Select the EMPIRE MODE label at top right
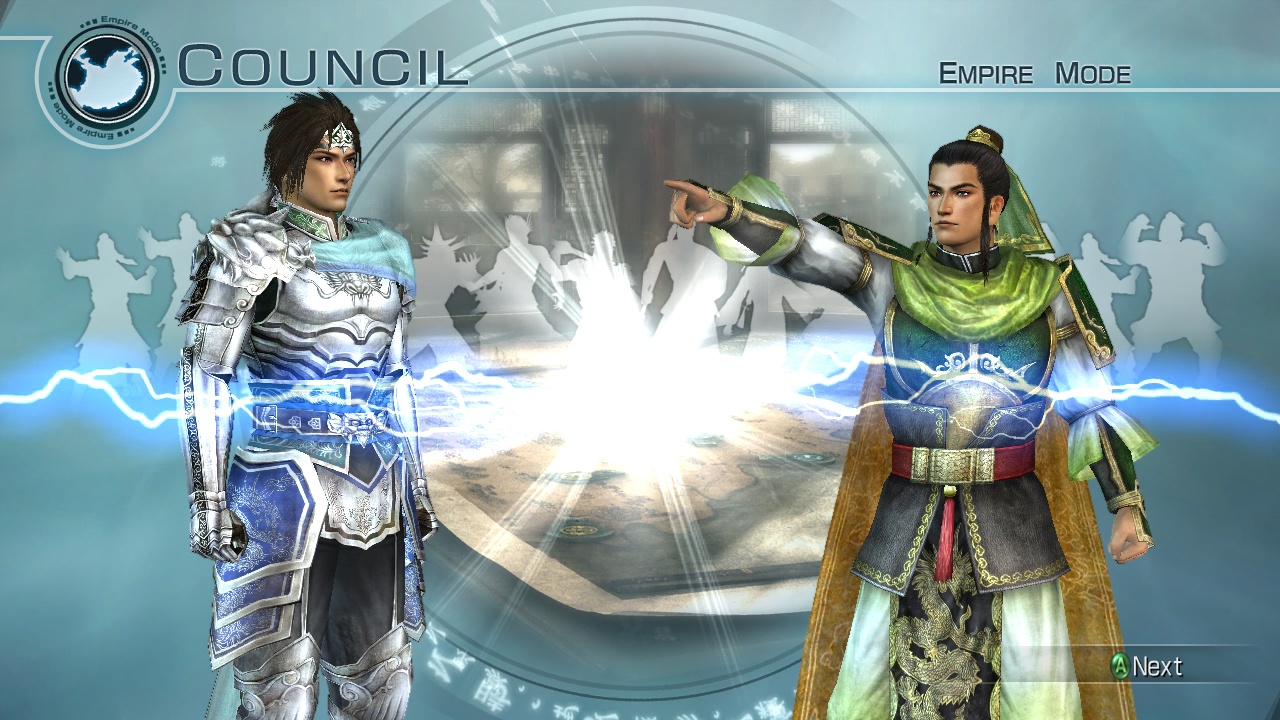This screenshot has height=720, width=1280. [1034, 71]
